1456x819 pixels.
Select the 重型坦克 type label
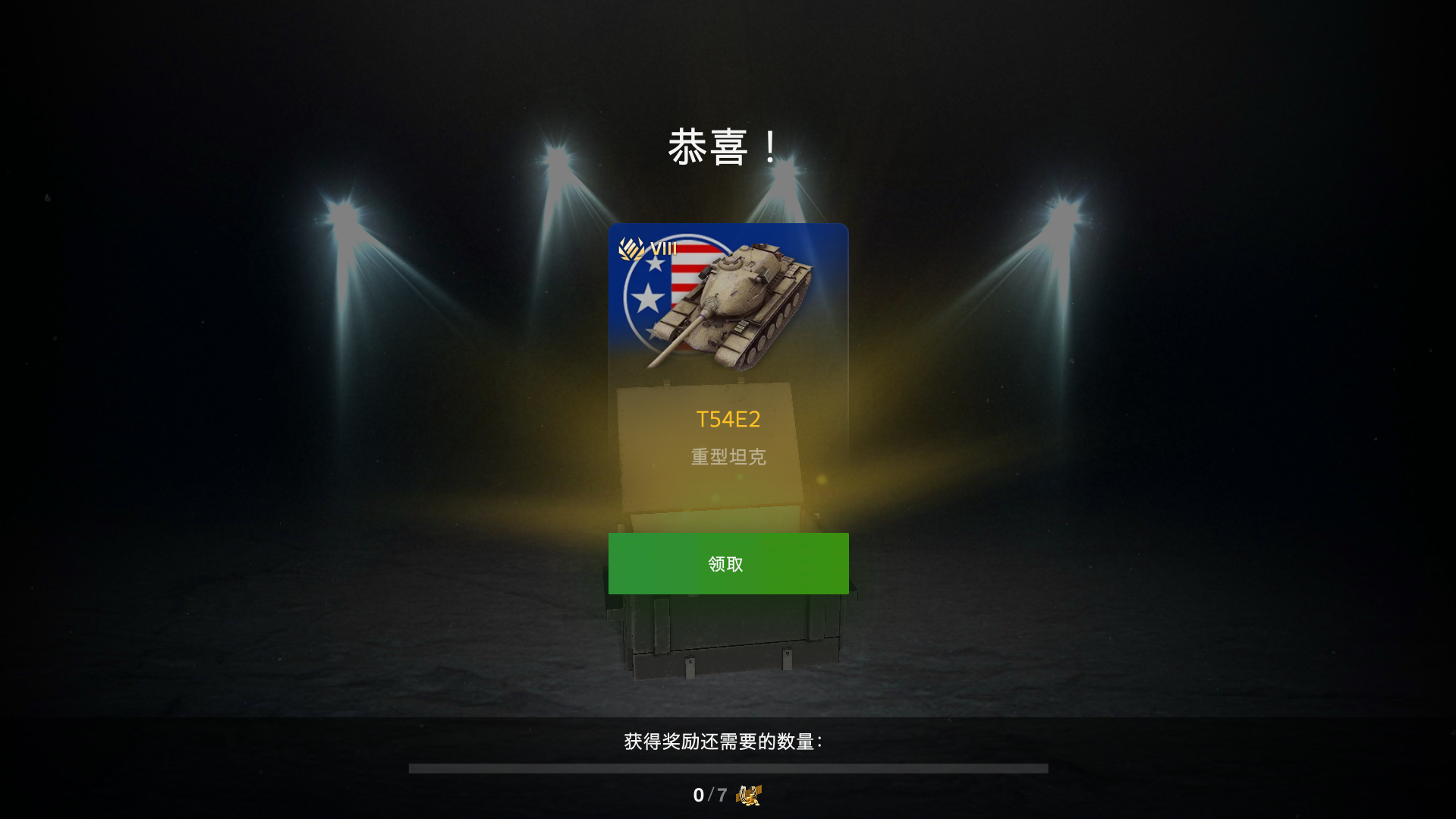pos(728,456)
